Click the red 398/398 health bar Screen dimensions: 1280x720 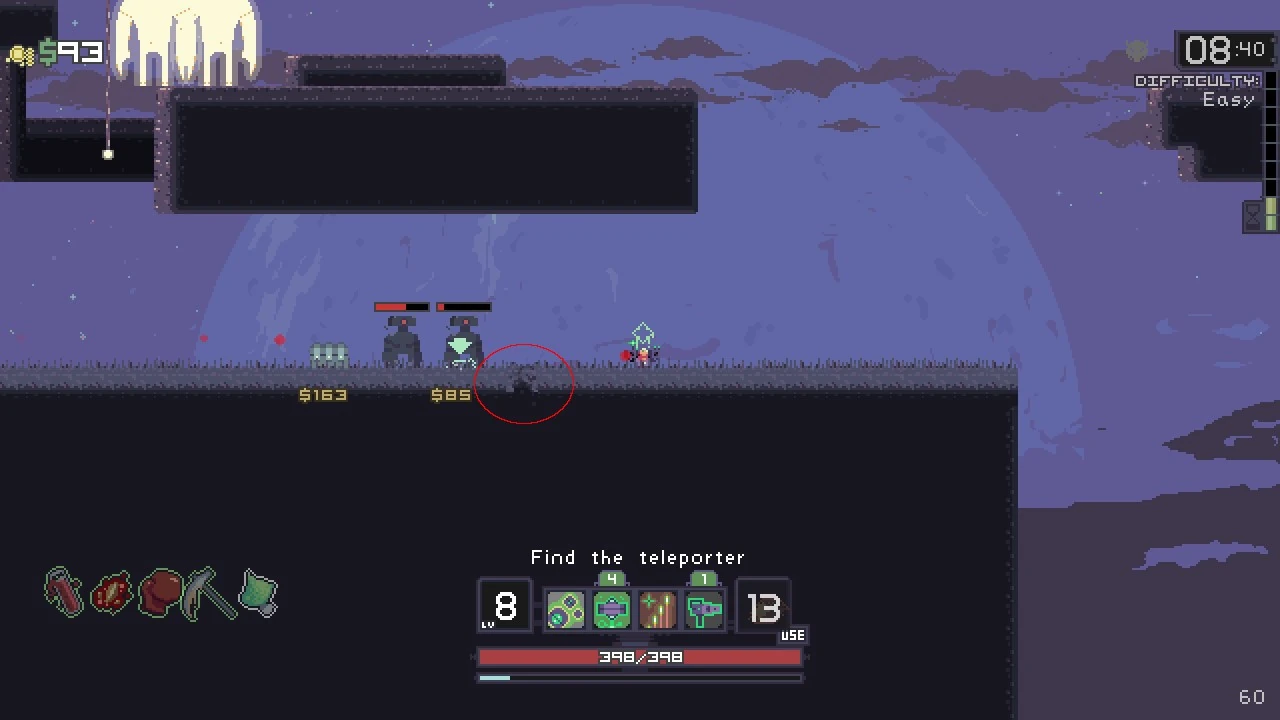pos(640,657)
